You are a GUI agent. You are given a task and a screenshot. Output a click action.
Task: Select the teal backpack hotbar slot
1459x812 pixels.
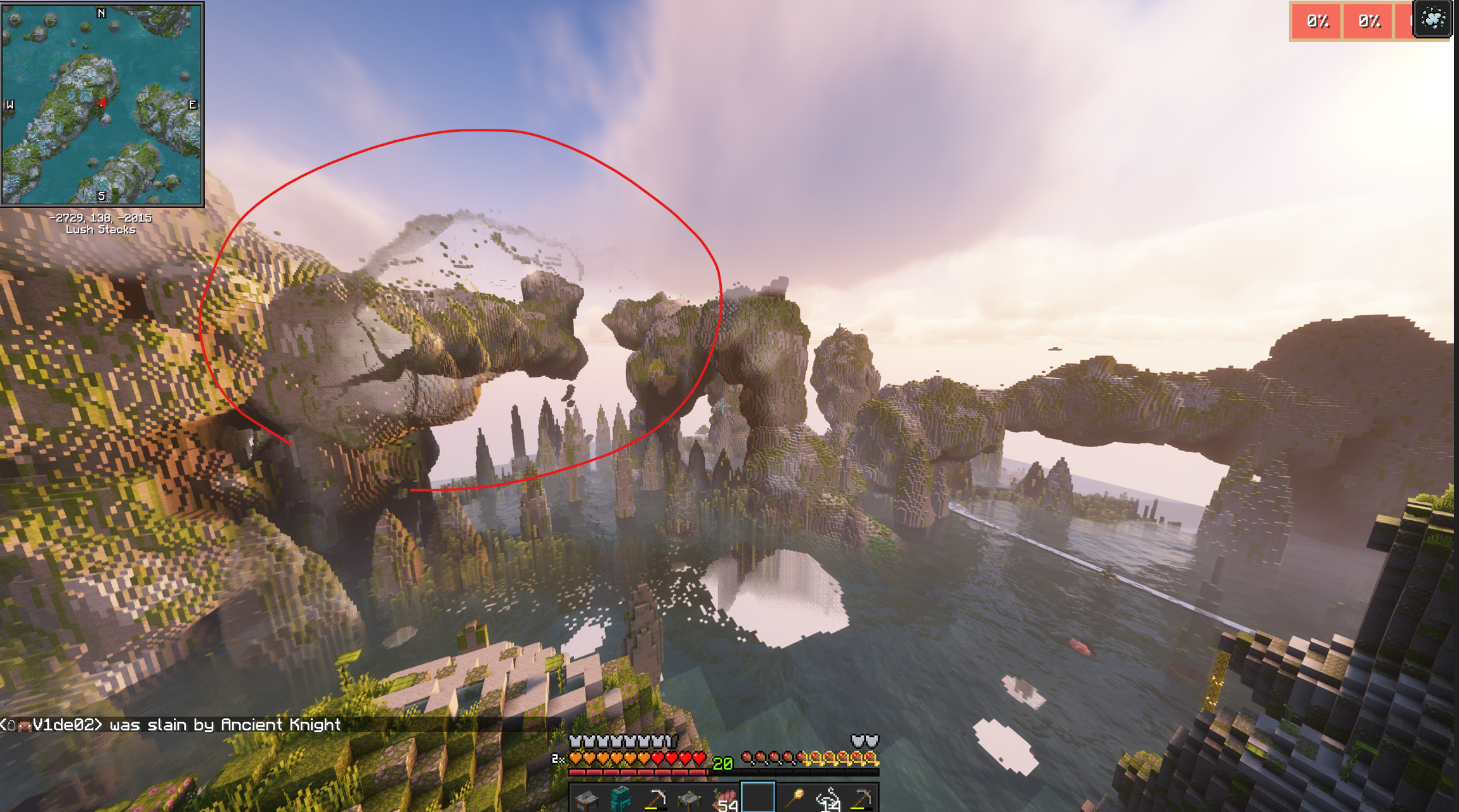(x=620, y=798)
